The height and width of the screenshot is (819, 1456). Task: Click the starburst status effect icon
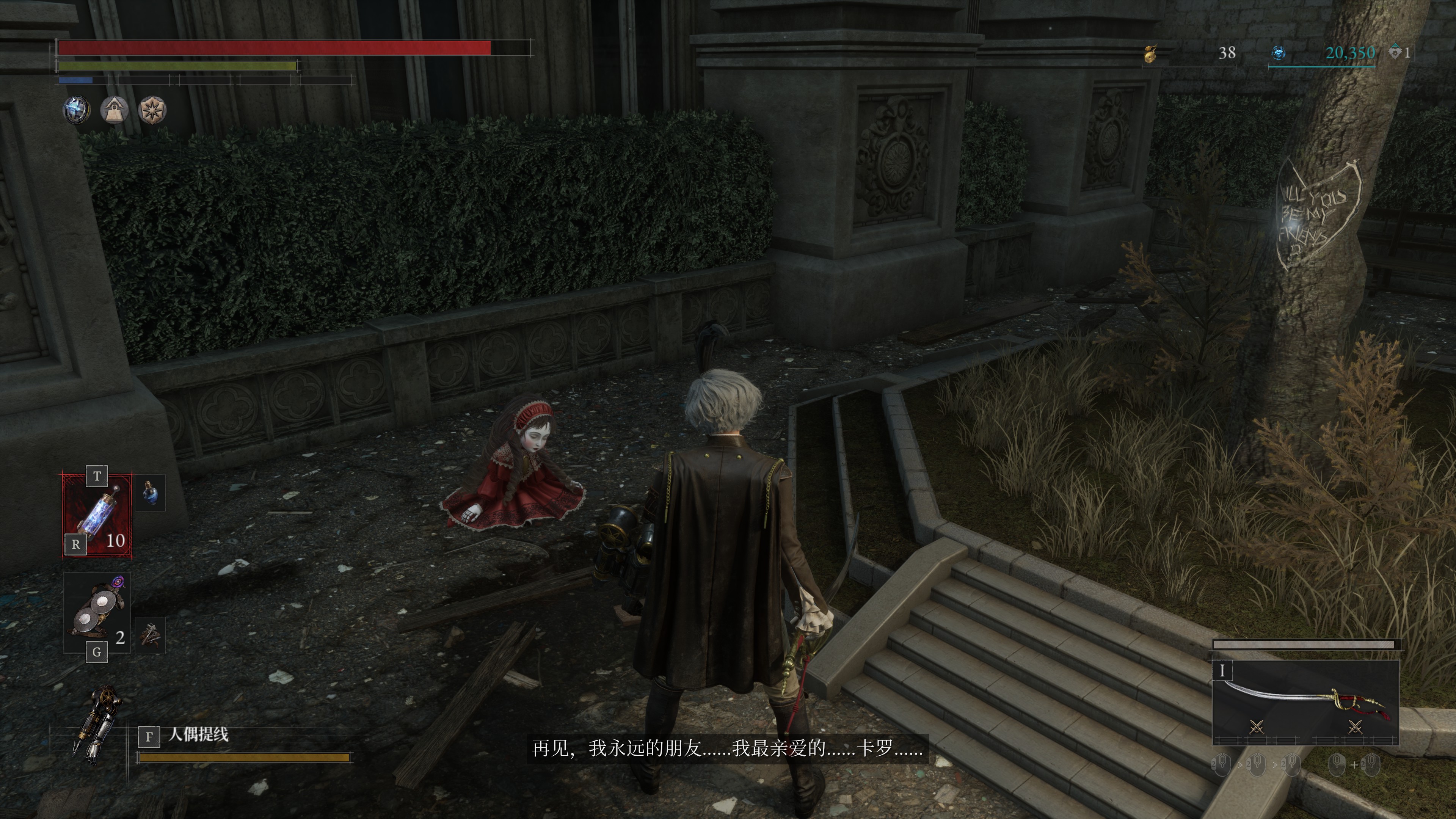pyautogui.click(x=152, y=110)
